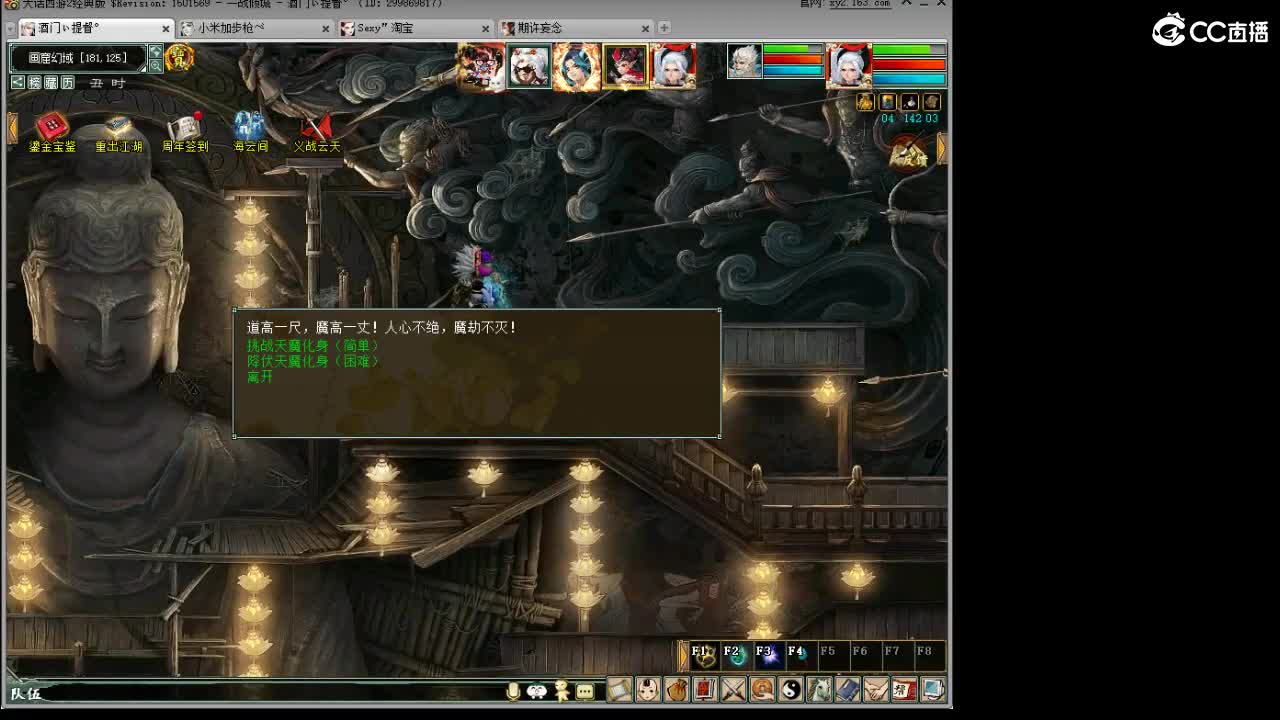1280x720 pixels.
Task: Toggle the microphone voice icon
Action: pos(514,689)
